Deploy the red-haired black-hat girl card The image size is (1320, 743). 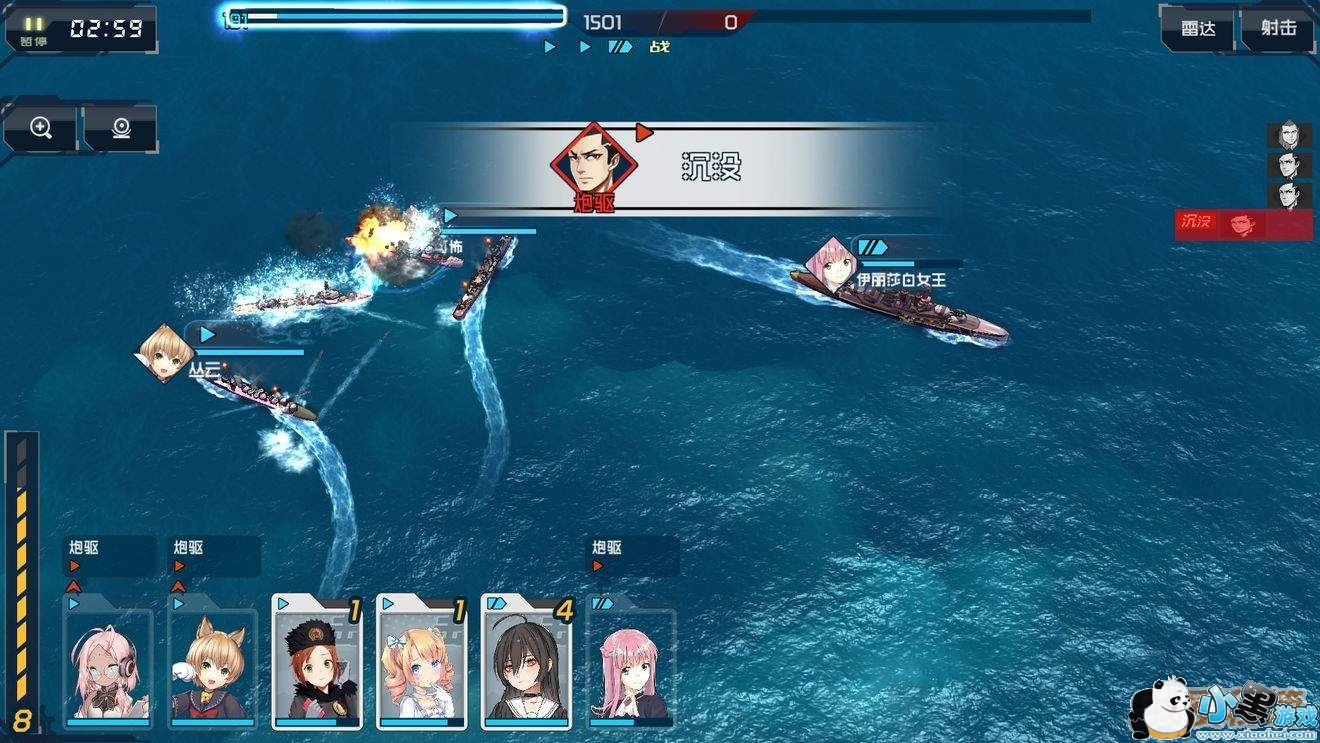(x=316, y=661)
